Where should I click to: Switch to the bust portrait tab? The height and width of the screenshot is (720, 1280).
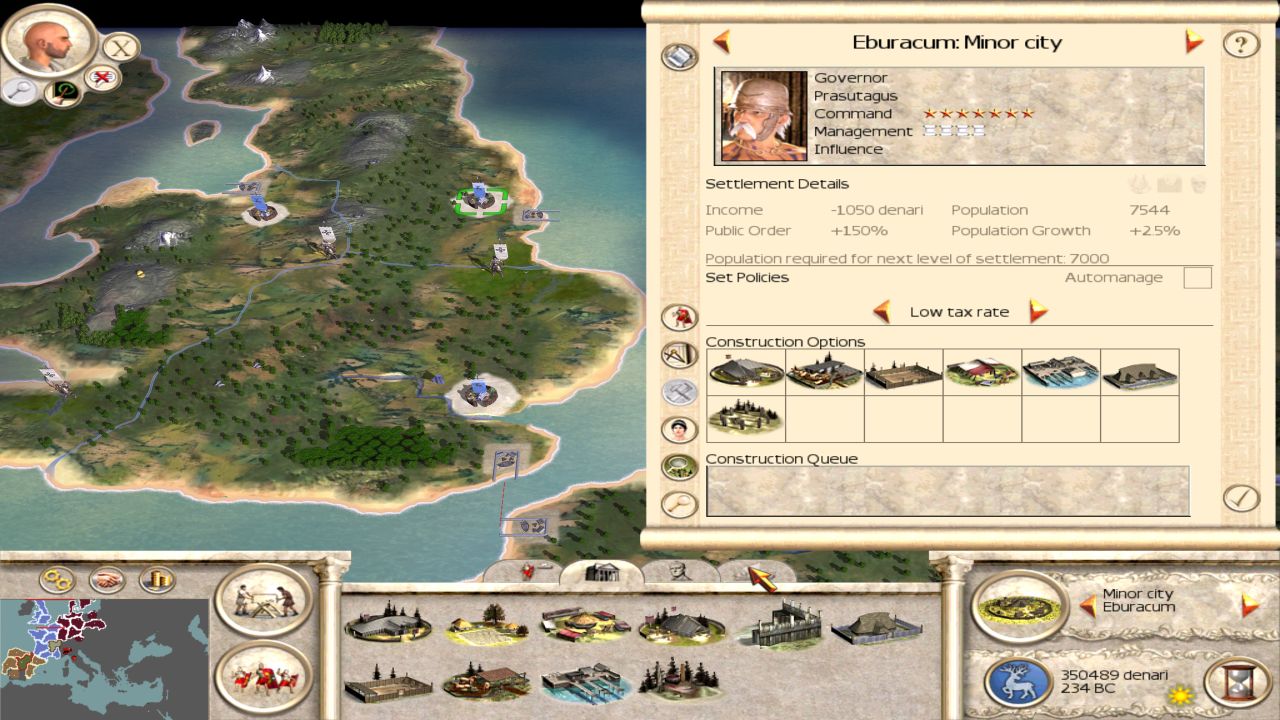pos(680,572)
